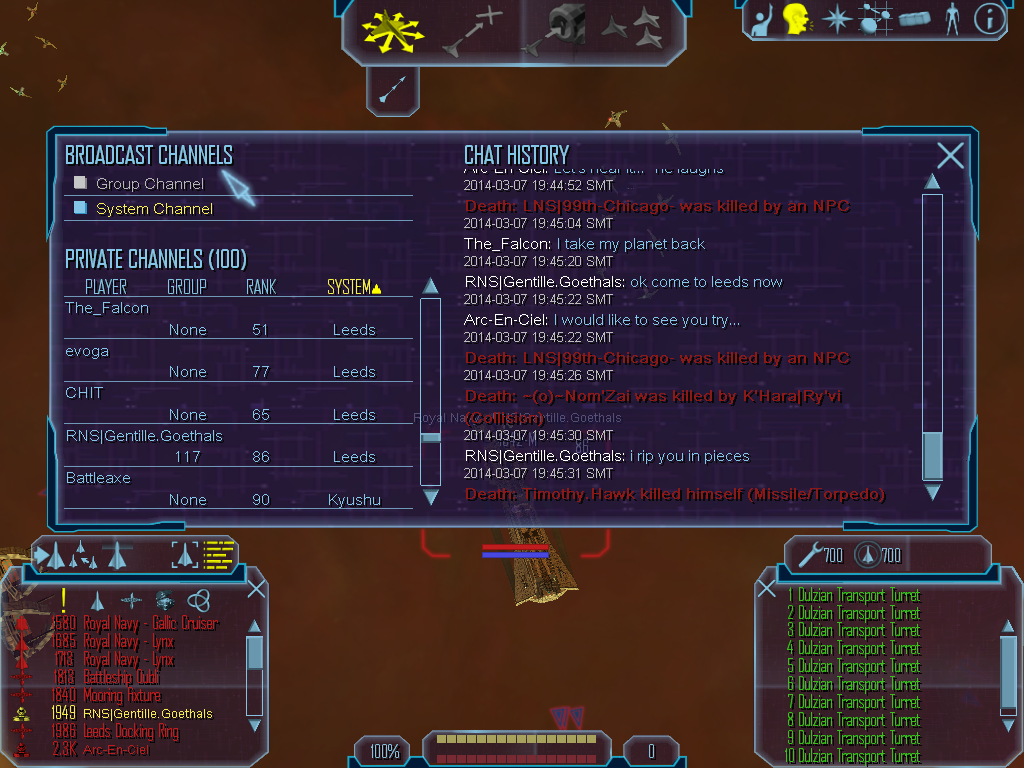The width and height of the screenshot is (1024, 768).
Task: Select Battleaxe in the private channels list
Action: tap(98, 478)
